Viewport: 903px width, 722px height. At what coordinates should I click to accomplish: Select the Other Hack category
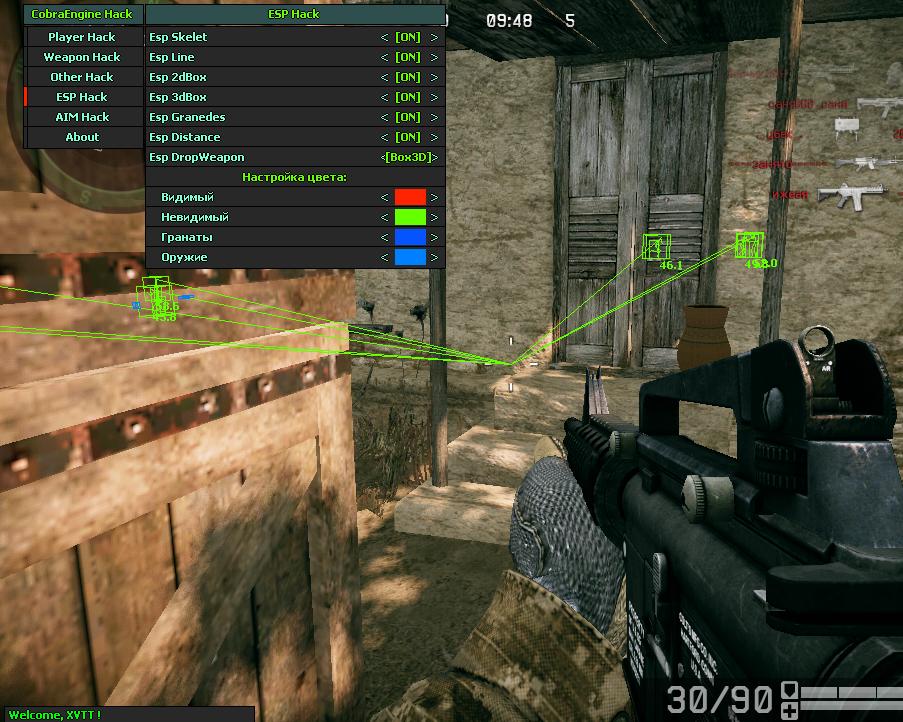coord(82,77)
